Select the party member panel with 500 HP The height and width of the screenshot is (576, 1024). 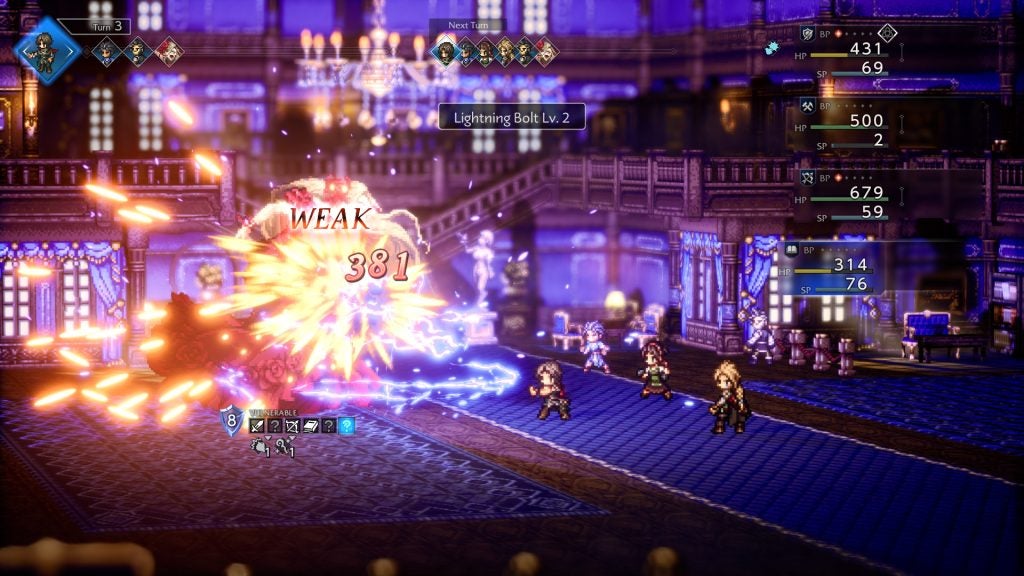[849, 125]
